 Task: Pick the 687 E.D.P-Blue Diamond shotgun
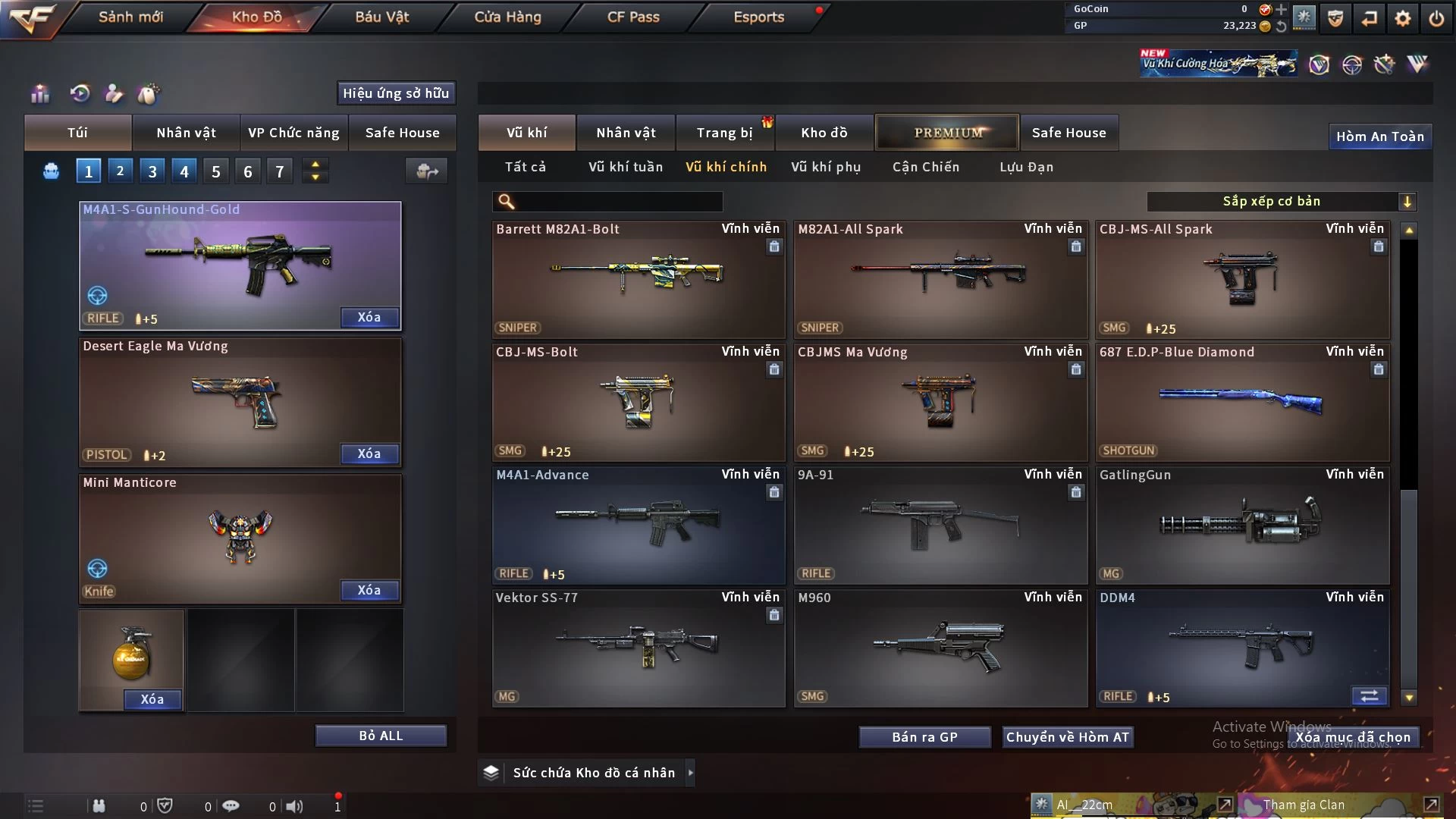[1241, 402]
